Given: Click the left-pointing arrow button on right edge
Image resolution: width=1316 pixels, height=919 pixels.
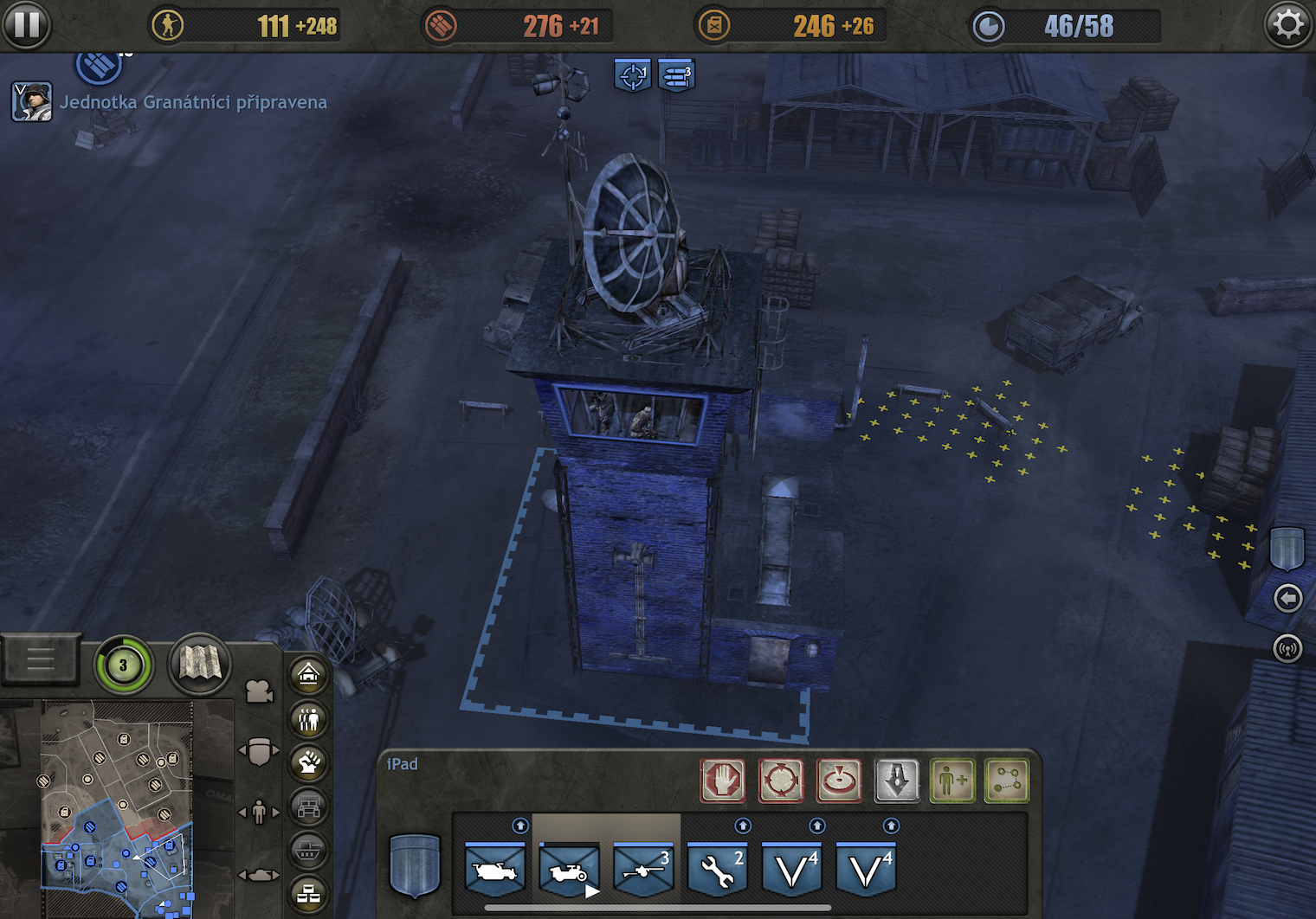Looking at the screenshot, I should (x=1287, y=598).
